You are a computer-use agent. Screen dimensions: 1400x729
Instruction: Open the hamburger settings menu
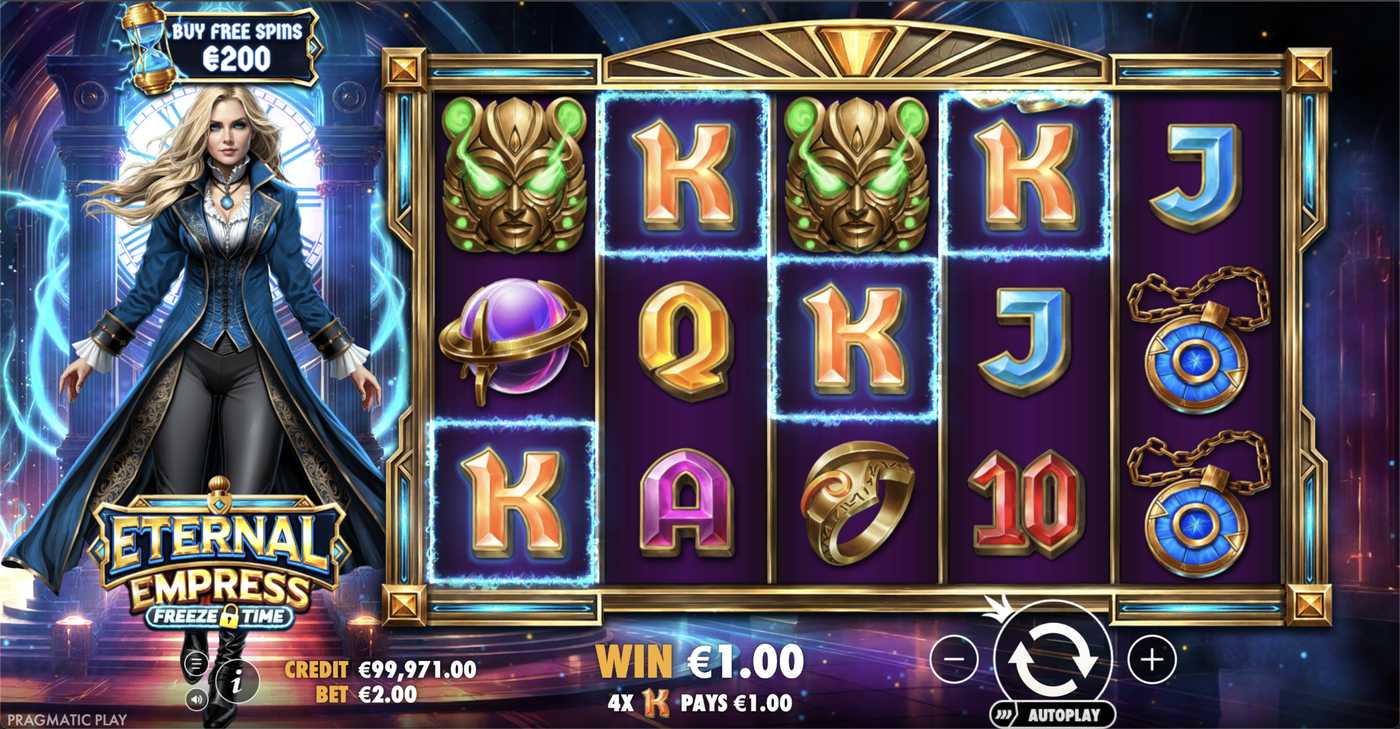196,662
